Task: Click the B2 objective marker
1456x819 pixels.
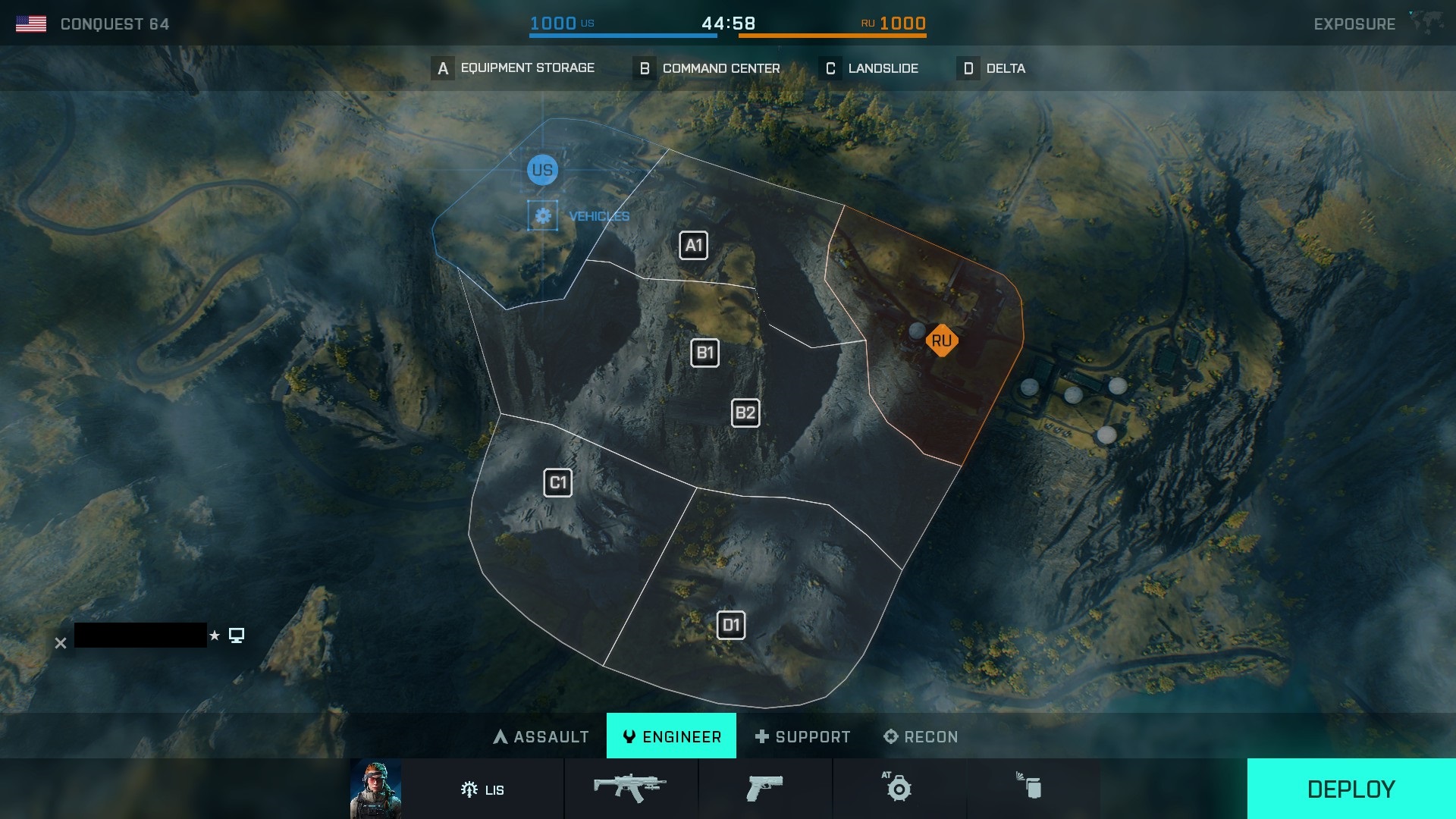Action: pos(745,413)
